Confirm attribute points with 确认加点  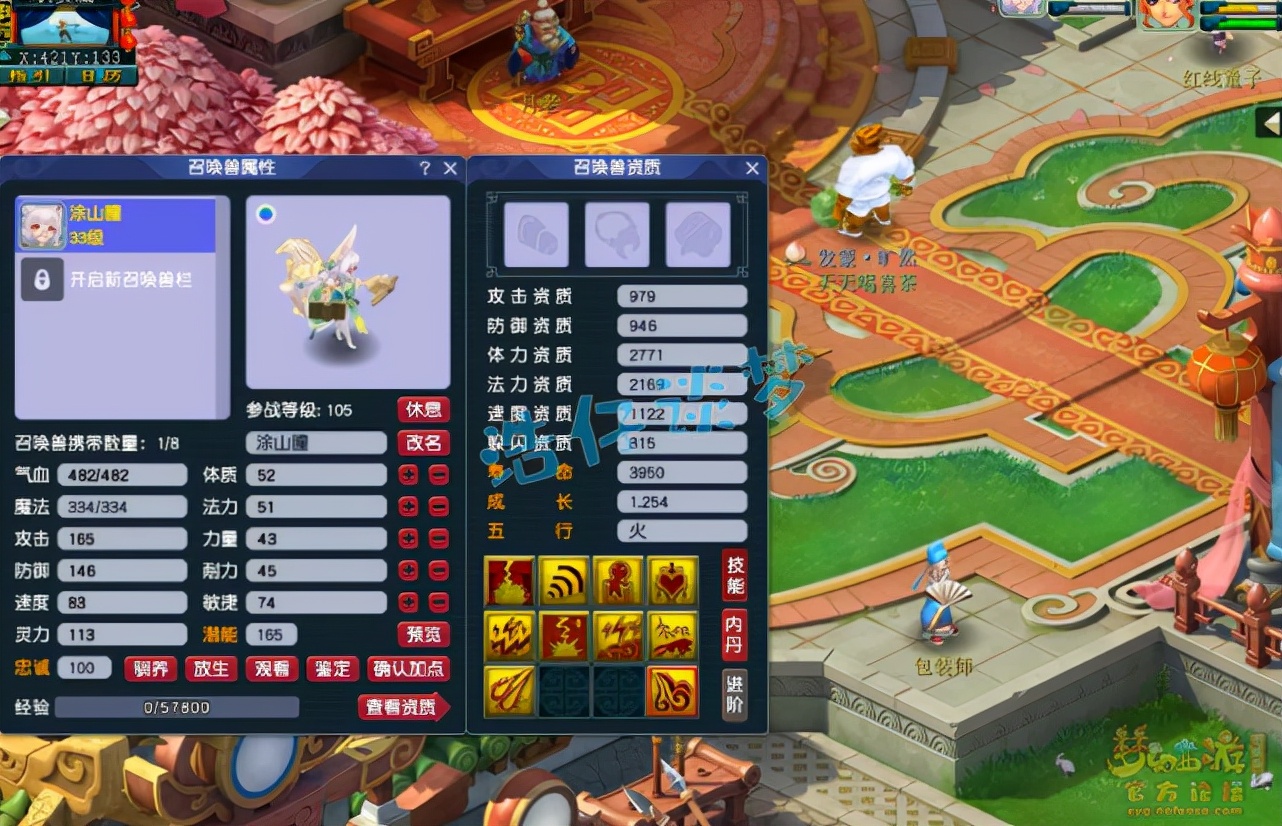[409, 669]
